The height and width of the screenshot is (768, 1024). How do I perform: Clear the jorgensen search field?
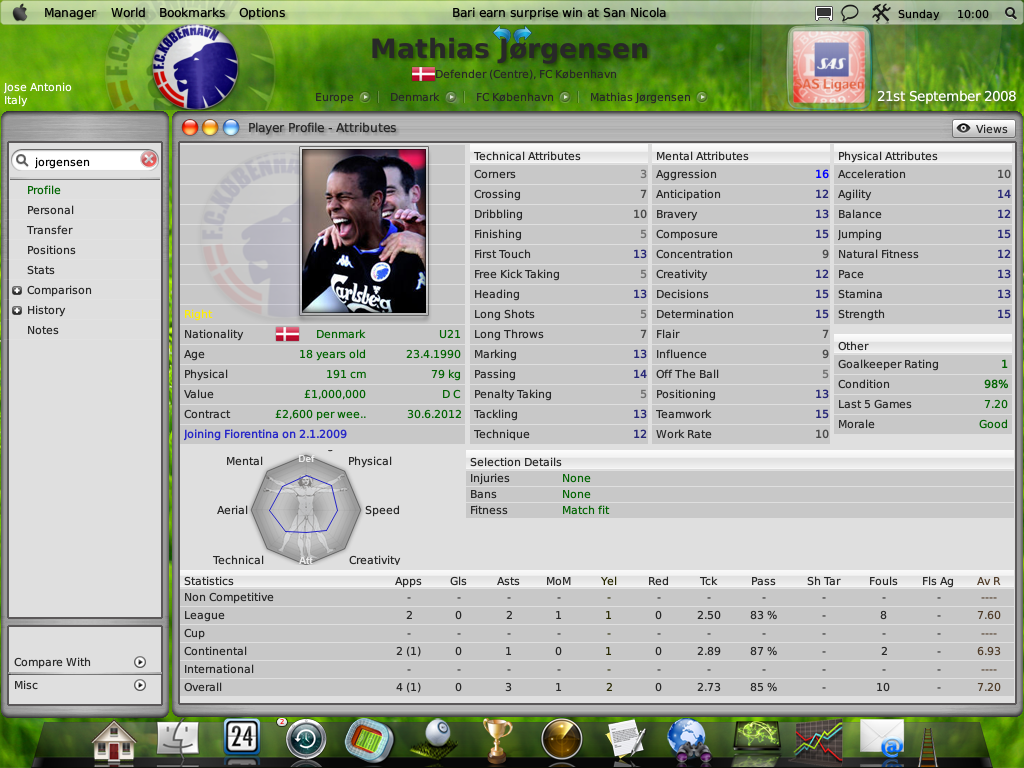[x=149, y=160]
